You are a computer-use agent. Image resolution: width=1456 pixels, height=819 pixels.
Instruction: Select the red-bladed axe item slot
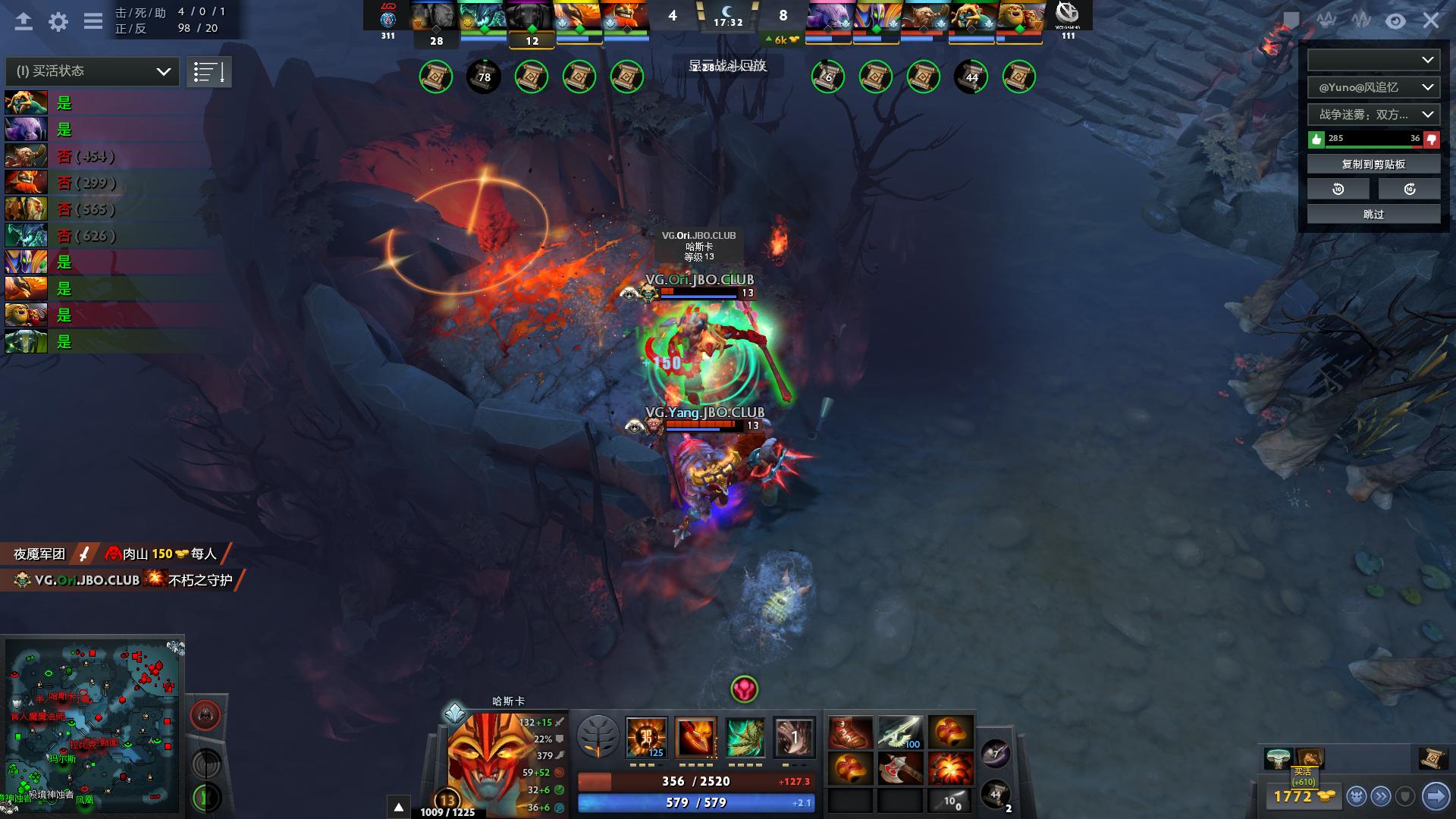click(900, 769)
